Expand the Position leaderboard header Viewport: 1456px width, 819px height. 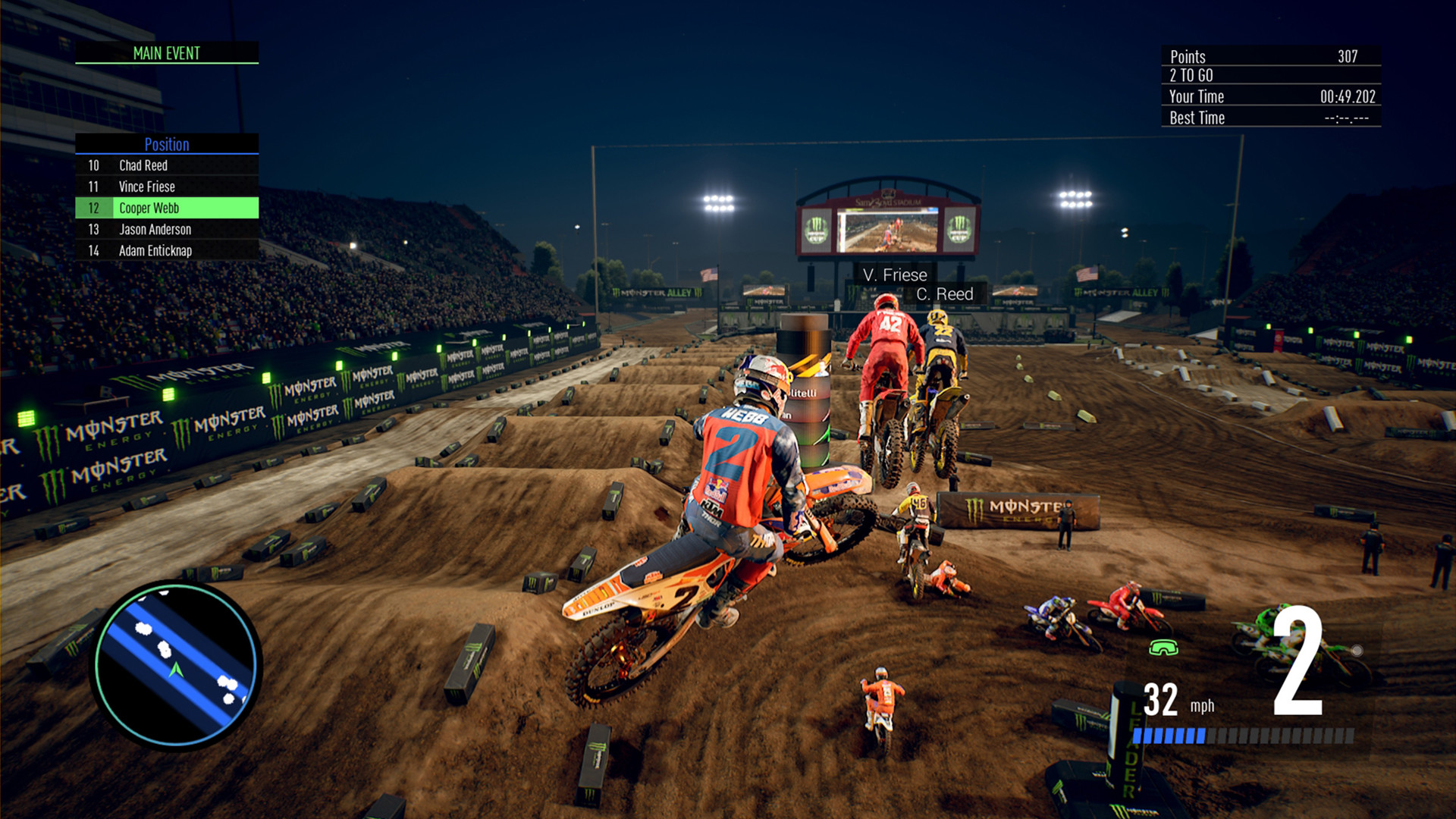(x=167, y=145)
